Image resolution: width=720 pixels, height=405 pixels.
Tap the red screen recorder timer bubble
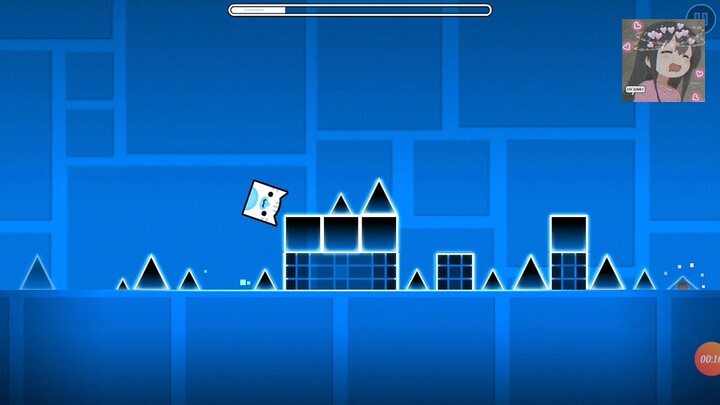click(x=708, y=359)
